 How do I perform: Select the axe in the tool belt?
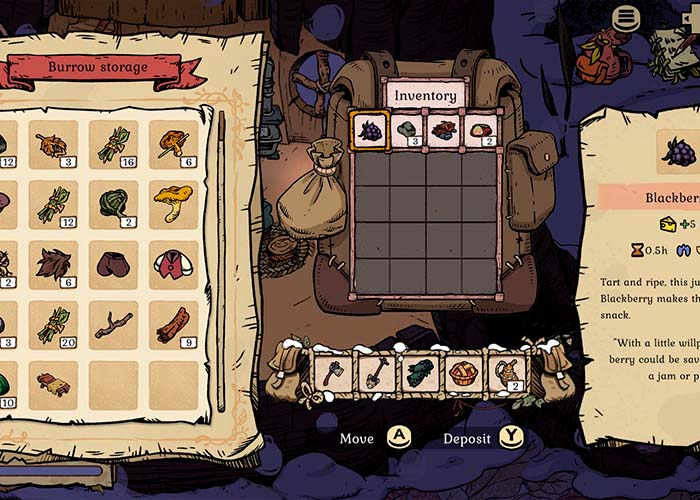point(332,372)
